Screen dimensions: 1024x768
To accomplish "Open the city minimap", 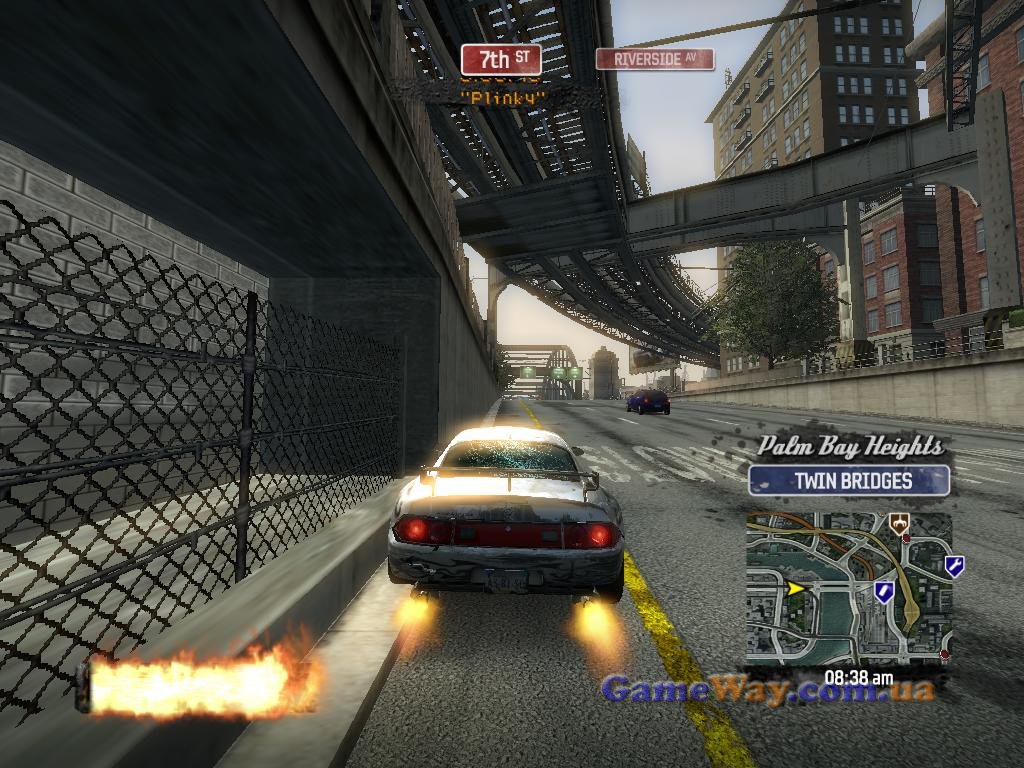I will 848,588.
